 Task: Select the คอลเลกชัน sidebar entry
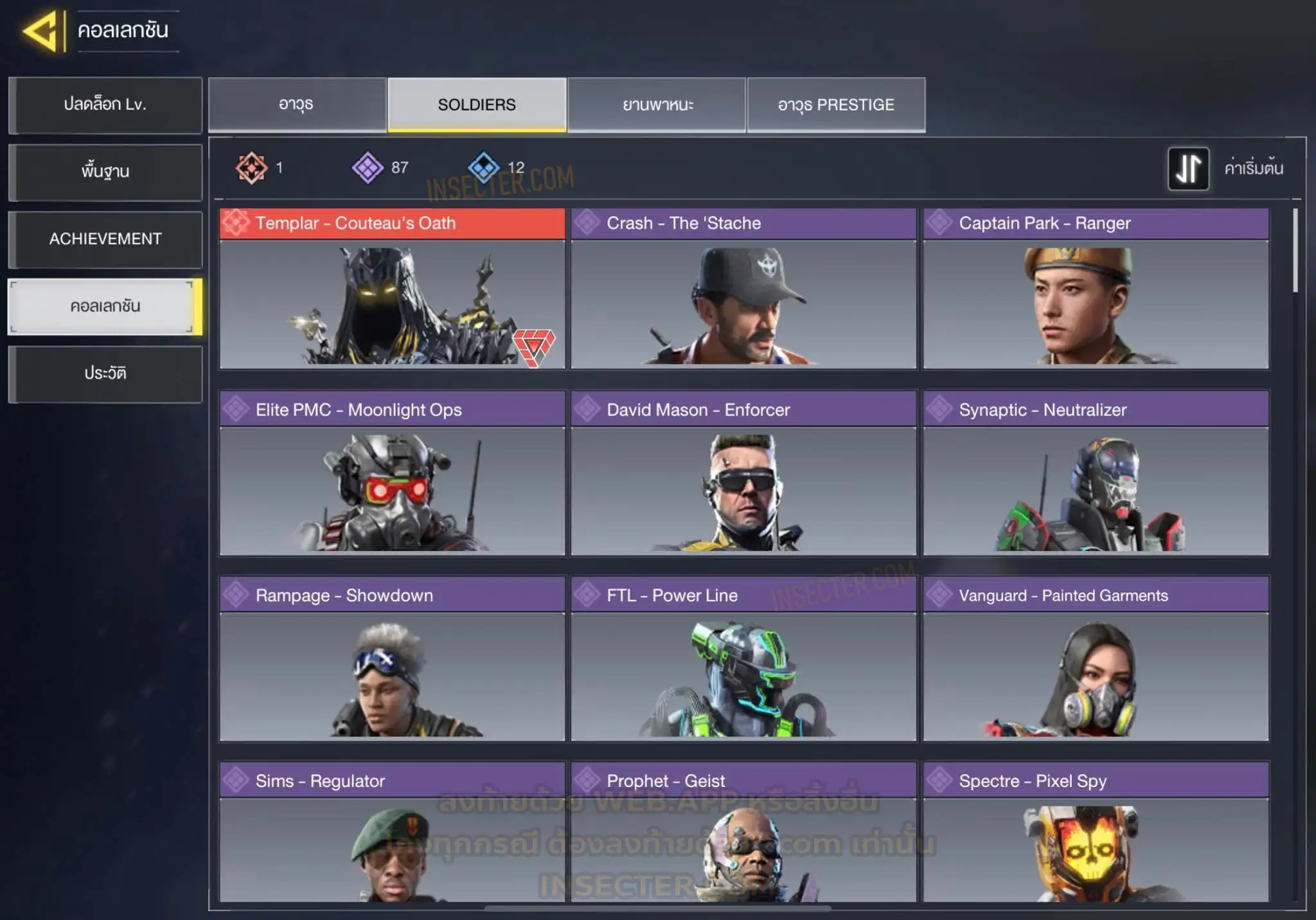pyautogui.click(x=105, y=307)
